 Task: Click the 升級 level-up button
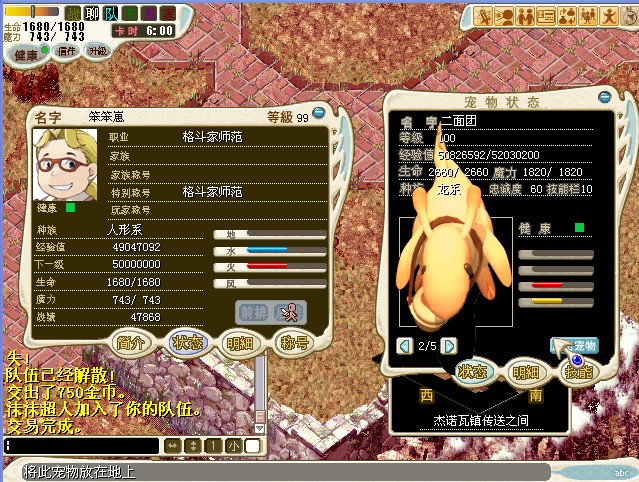pos(98,51)
